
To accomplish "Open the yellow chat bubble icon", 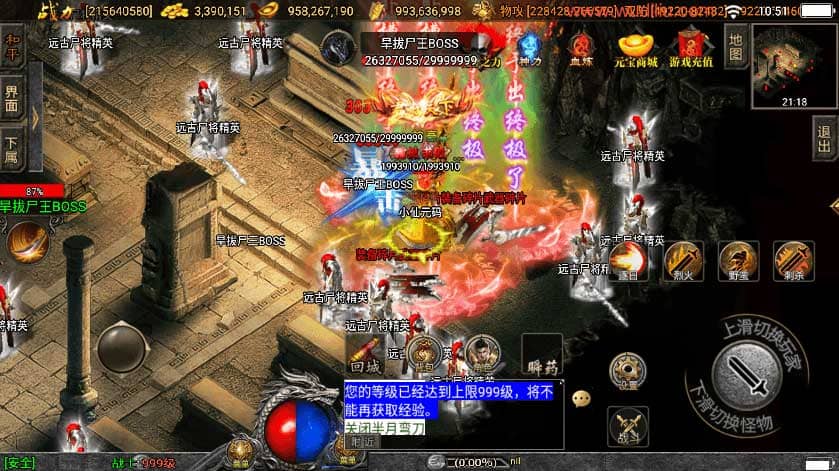I will click(581, 397).
